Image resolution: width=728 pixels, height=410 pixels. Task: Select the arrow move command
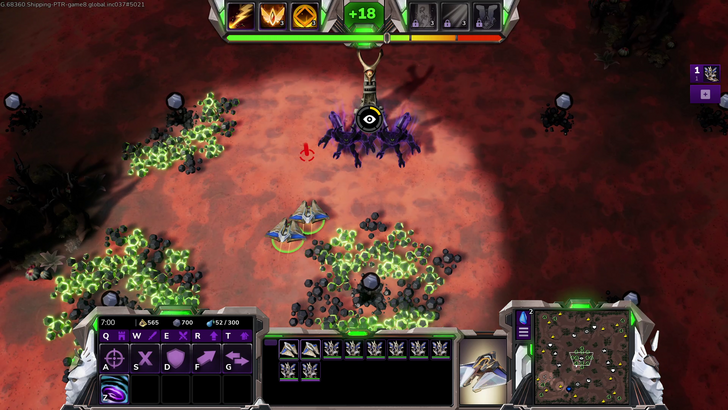[x=206, y=359]
